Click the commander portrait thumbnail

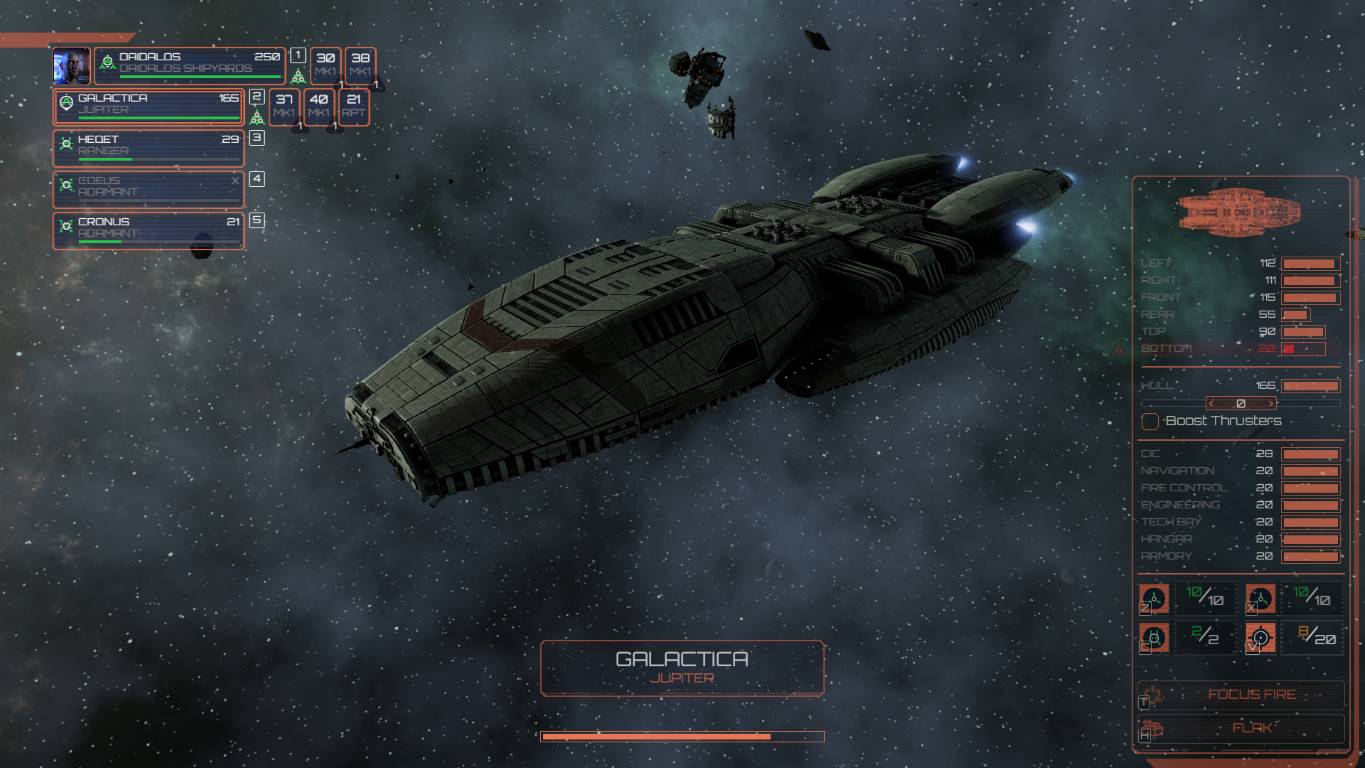click(72, 65)
